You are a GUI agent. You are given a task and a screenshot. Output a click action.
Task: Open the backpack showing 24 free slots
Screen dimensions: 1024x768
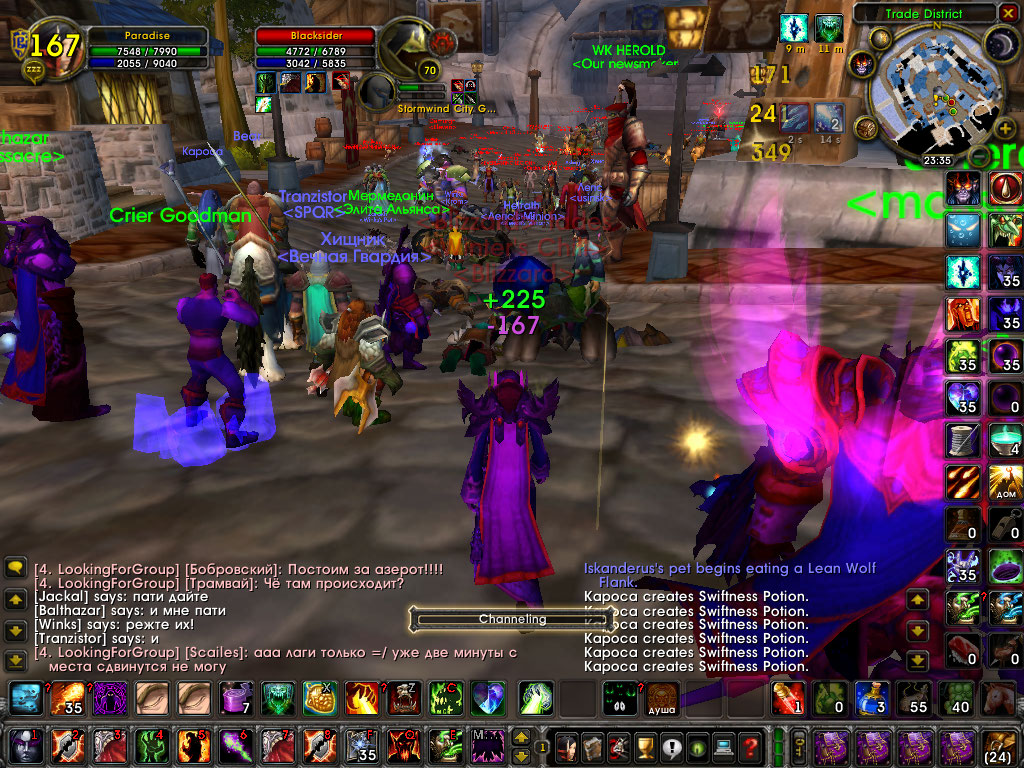(x=997, y=745)
